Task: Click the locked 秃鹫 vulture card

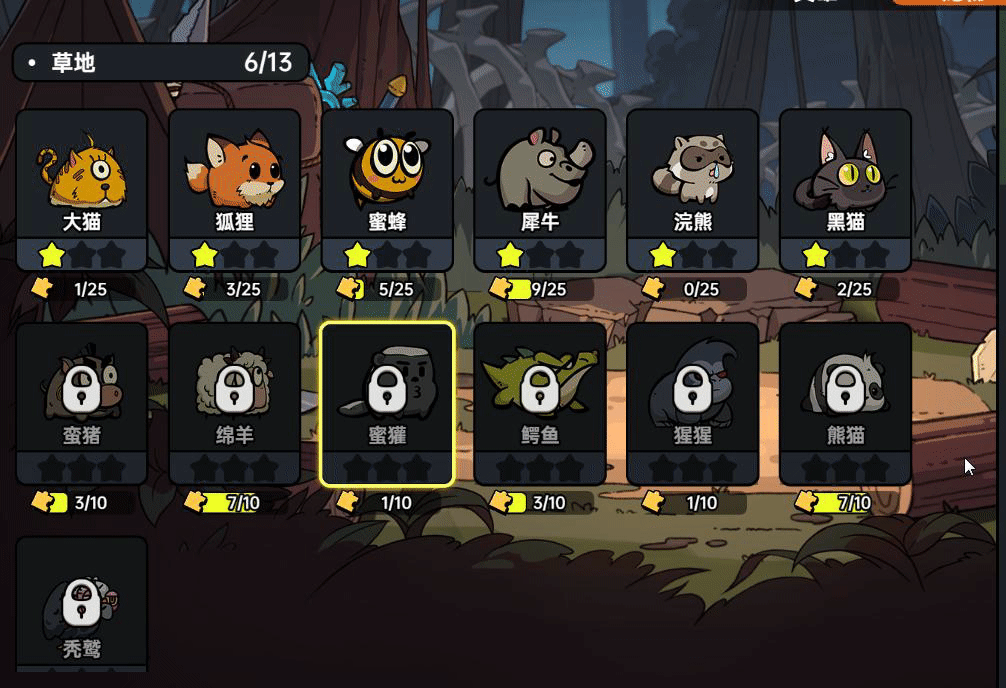Action: pos(82,605)
